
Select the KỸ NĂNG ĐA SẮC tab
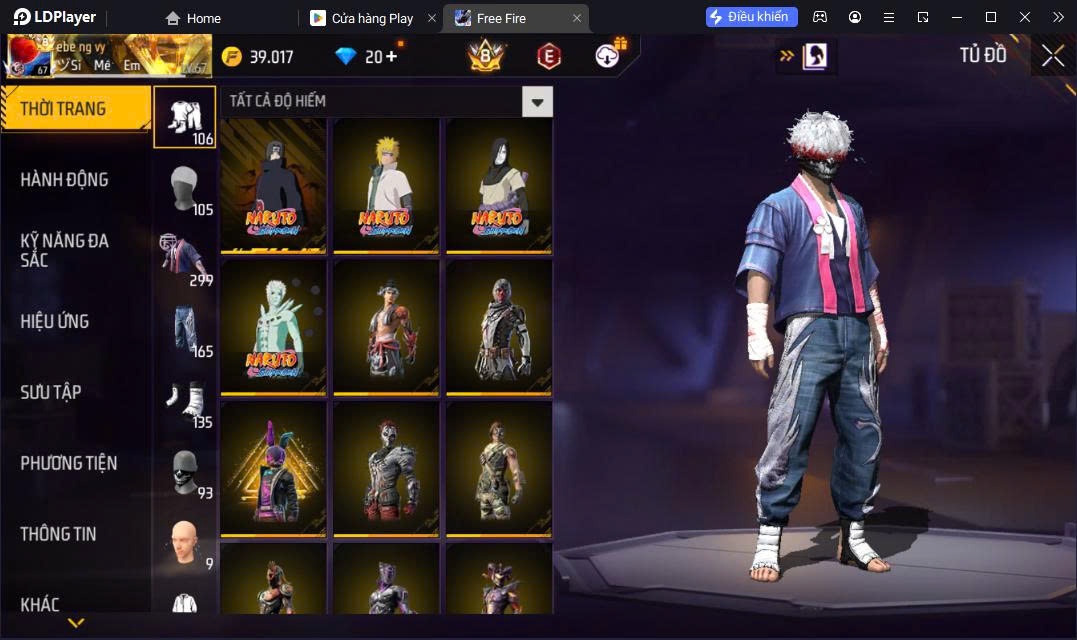(x=65, y=250)
